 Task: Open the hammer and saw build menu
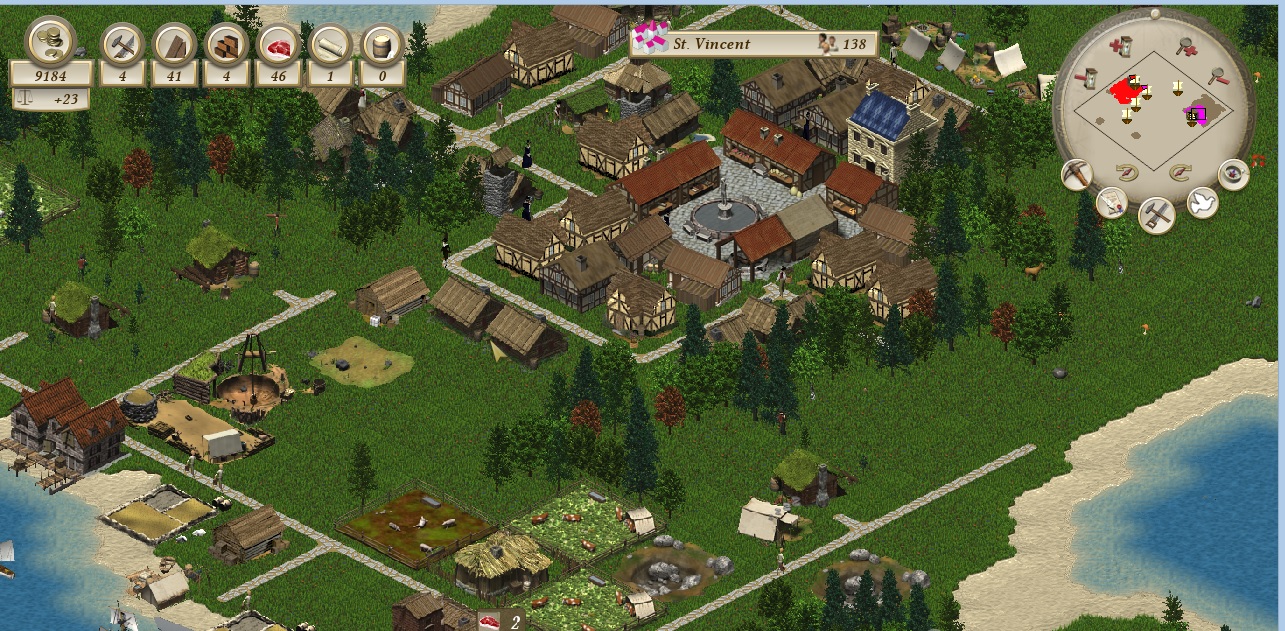(x=1157, y=214)
